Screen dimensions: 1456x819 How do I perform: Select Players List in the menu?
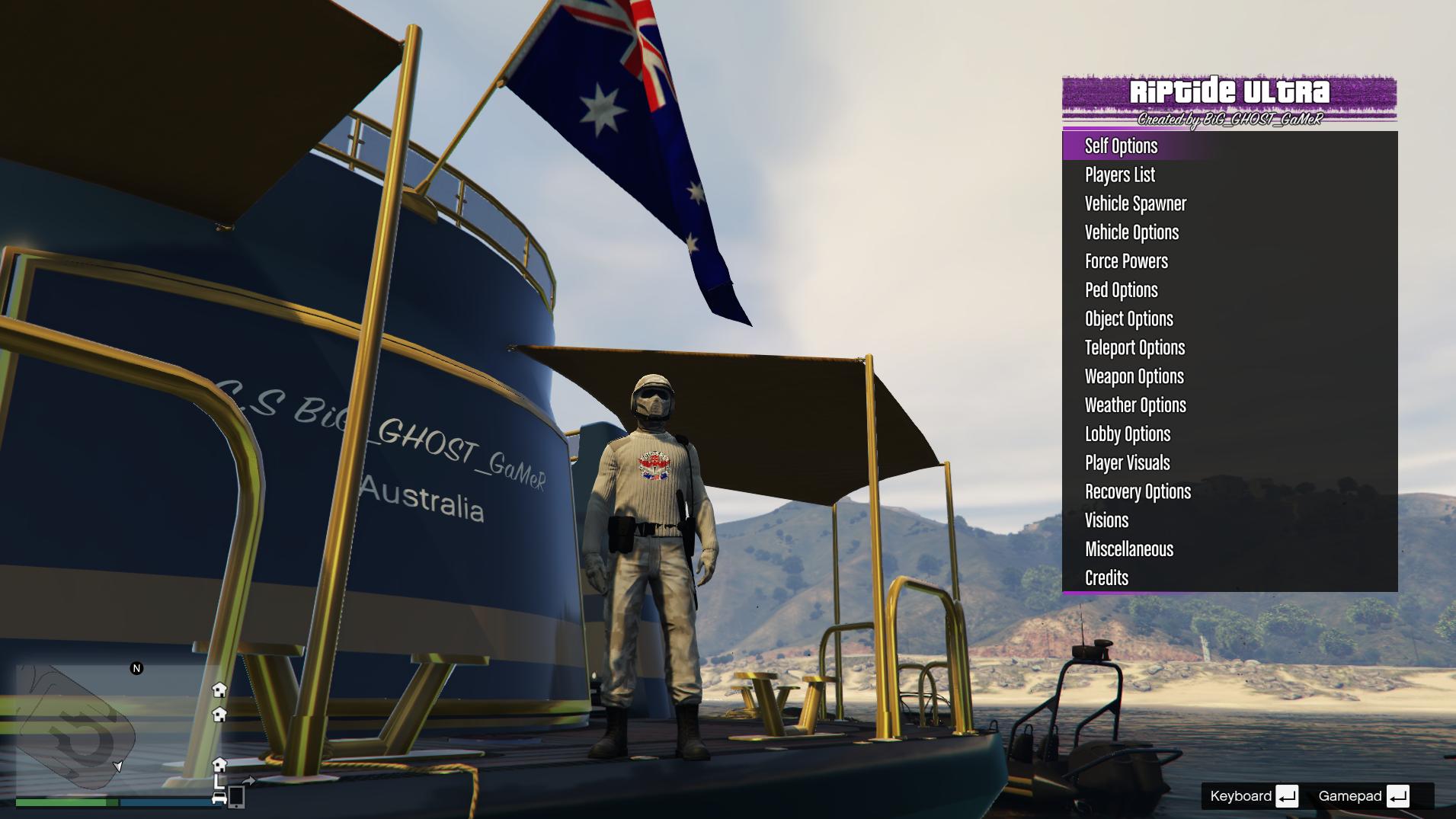pyautogui.click(x=1119, y=174)
